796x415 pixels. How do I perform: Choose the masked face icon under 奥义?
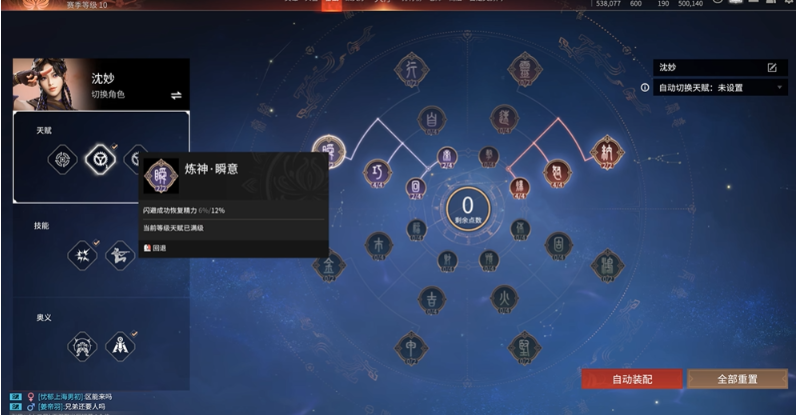pyautogui.click(x=82, y=347)
